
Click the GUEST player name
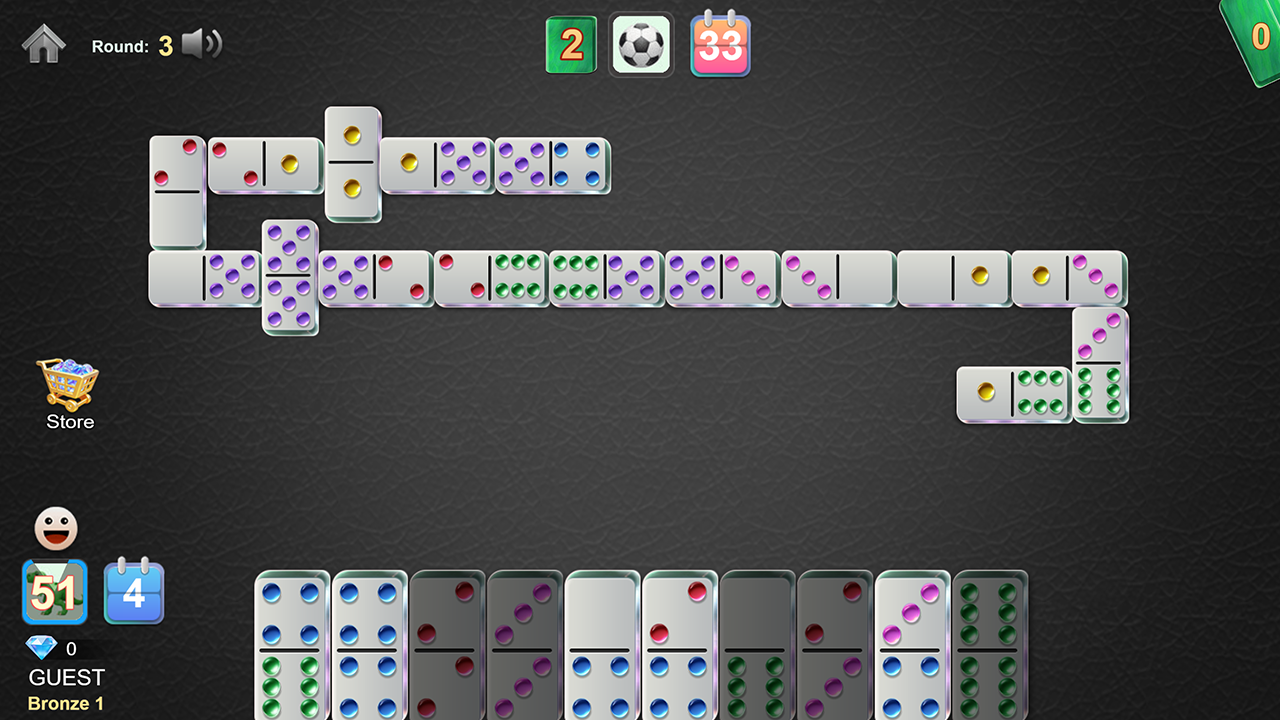tap(65, 677)
